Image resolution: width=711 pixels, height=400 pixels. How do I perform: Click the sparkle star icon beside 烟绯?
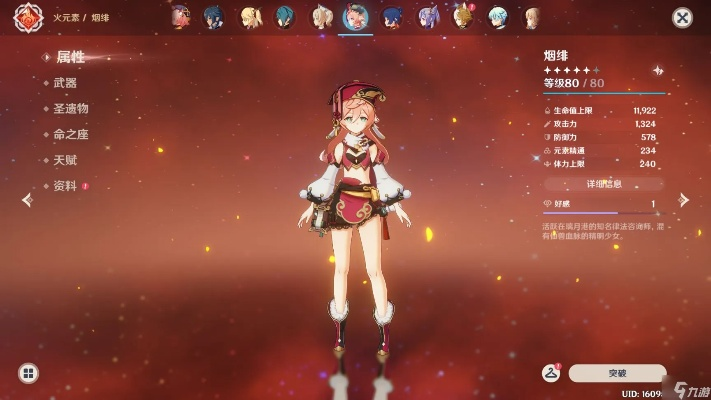point(657,70)
